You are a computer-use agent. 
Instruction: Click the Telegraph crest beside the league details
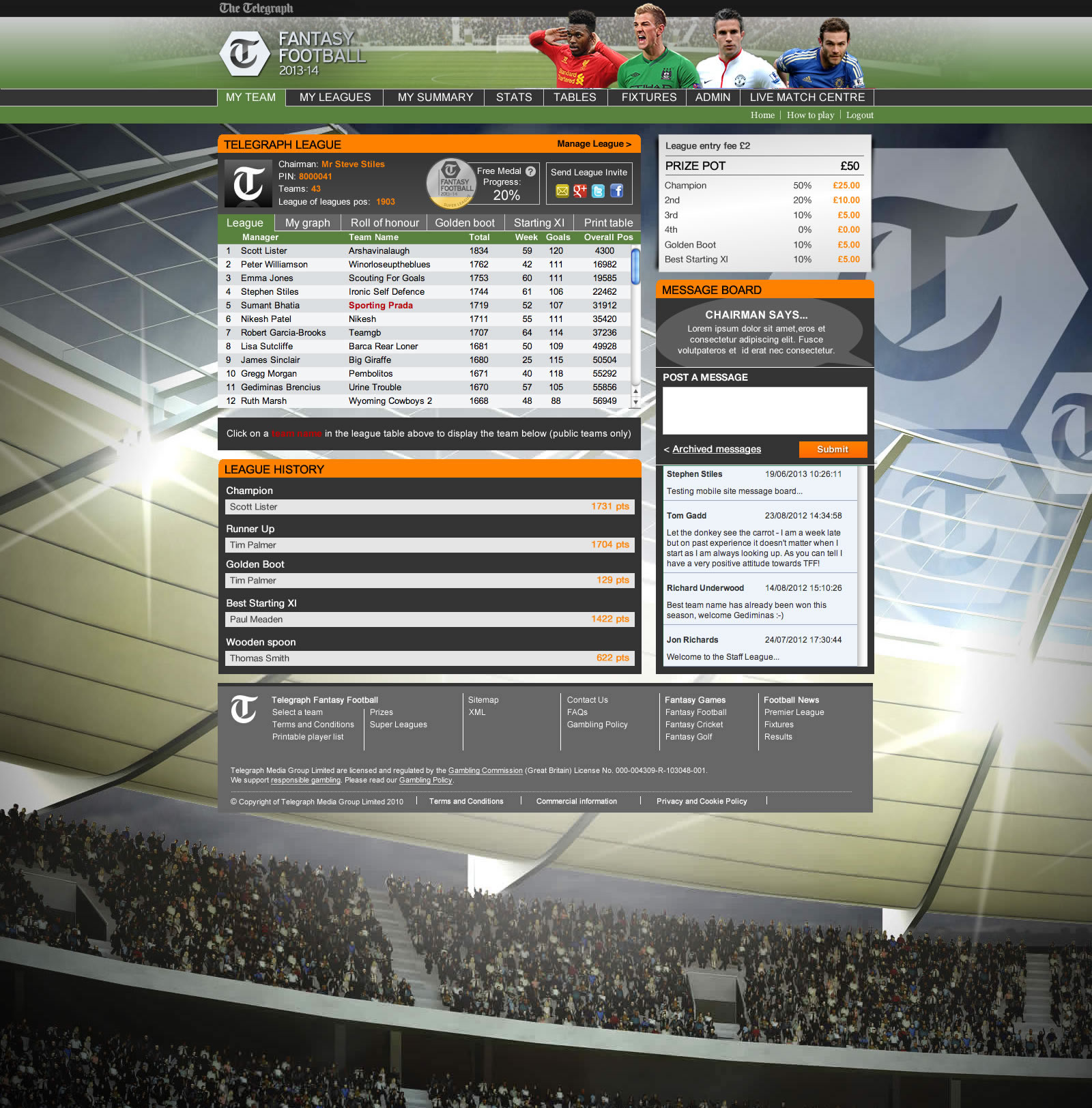point(248,183)
